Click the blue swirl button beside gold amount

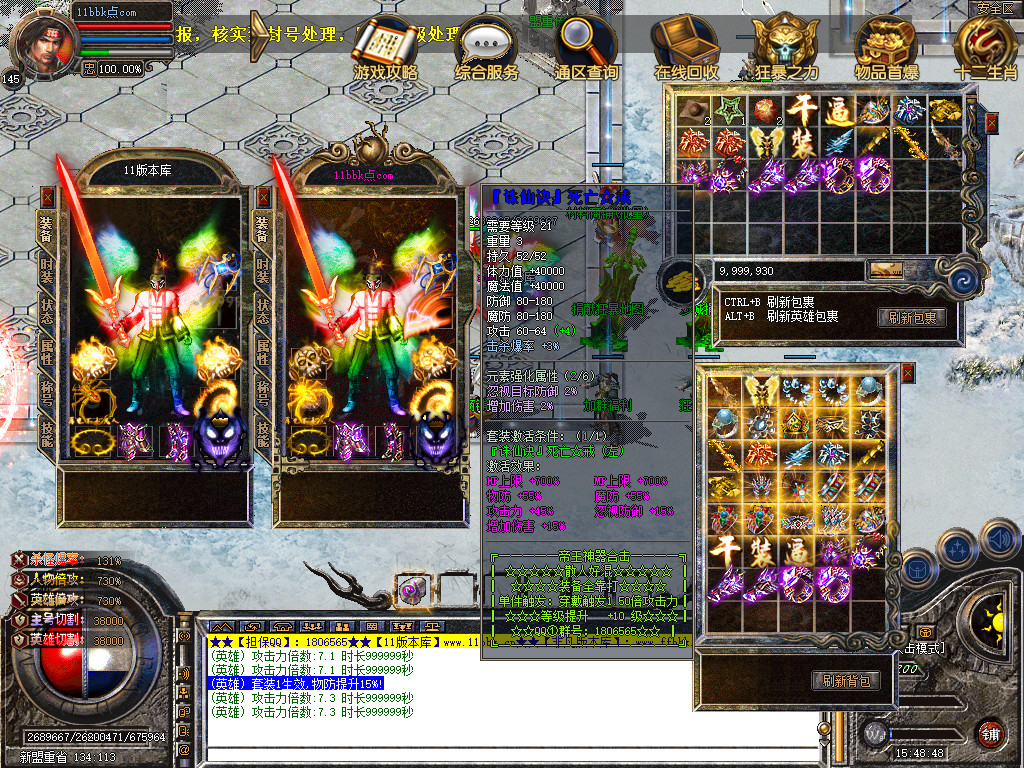pyautogui.click(x=962, y=279)
